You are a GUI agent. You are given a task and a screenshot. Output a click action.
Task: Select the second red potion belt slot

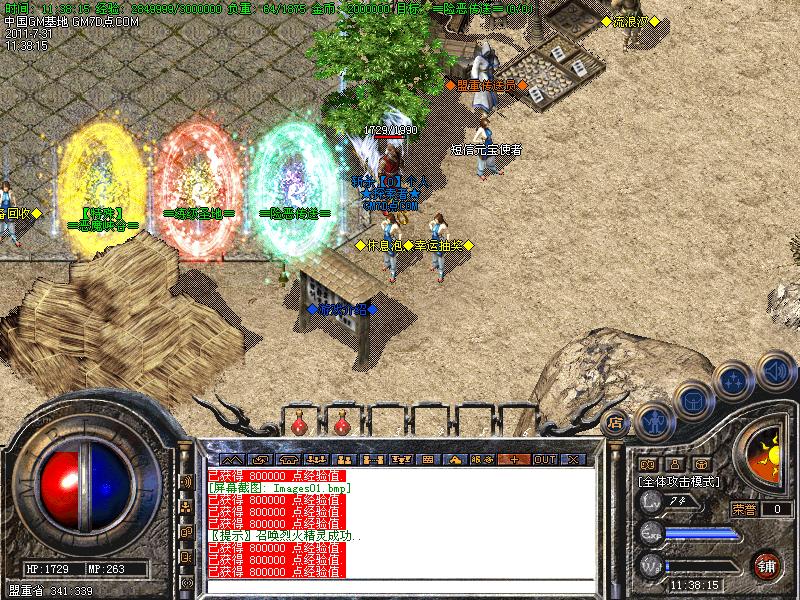(x=341, y=425)
